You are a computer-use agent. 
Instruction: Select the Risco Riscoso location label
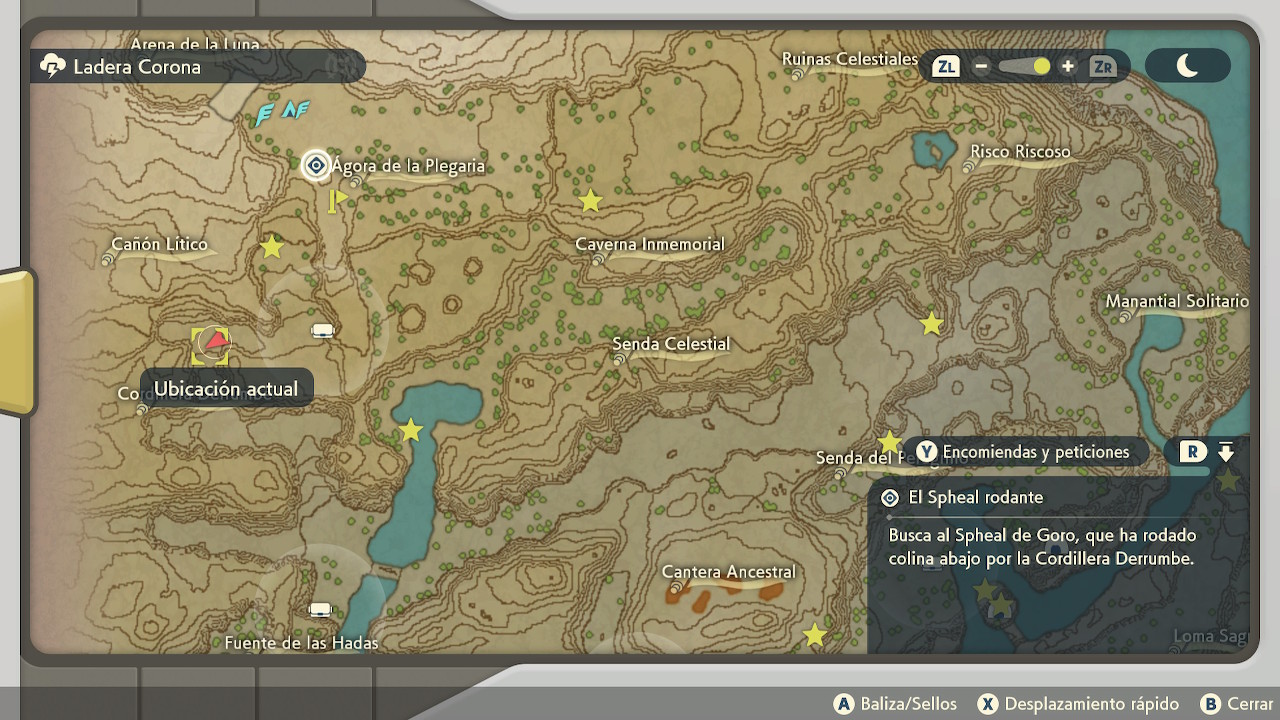[x=1020, y=152]
